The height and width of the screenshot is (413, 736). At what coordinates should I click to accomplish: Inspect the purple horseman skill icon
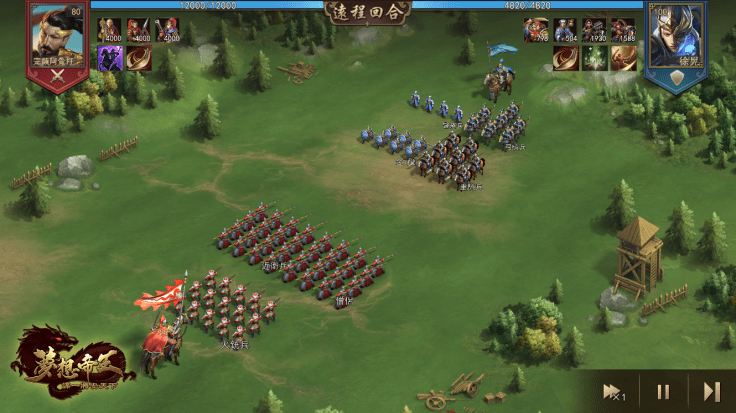[x=109, y=59]
